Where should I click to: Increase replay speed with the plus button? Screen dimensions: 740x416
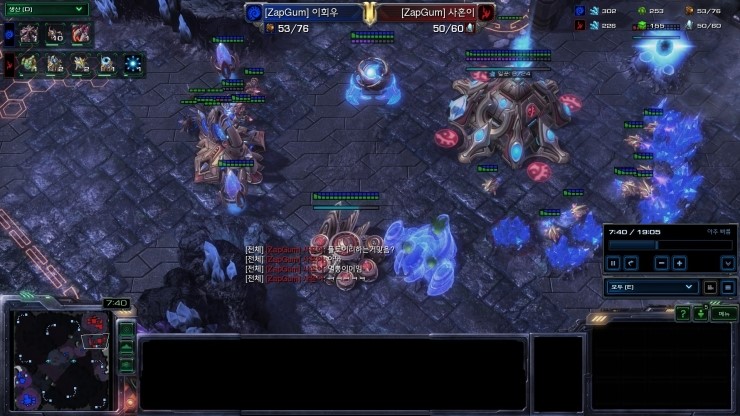(680, 263)
